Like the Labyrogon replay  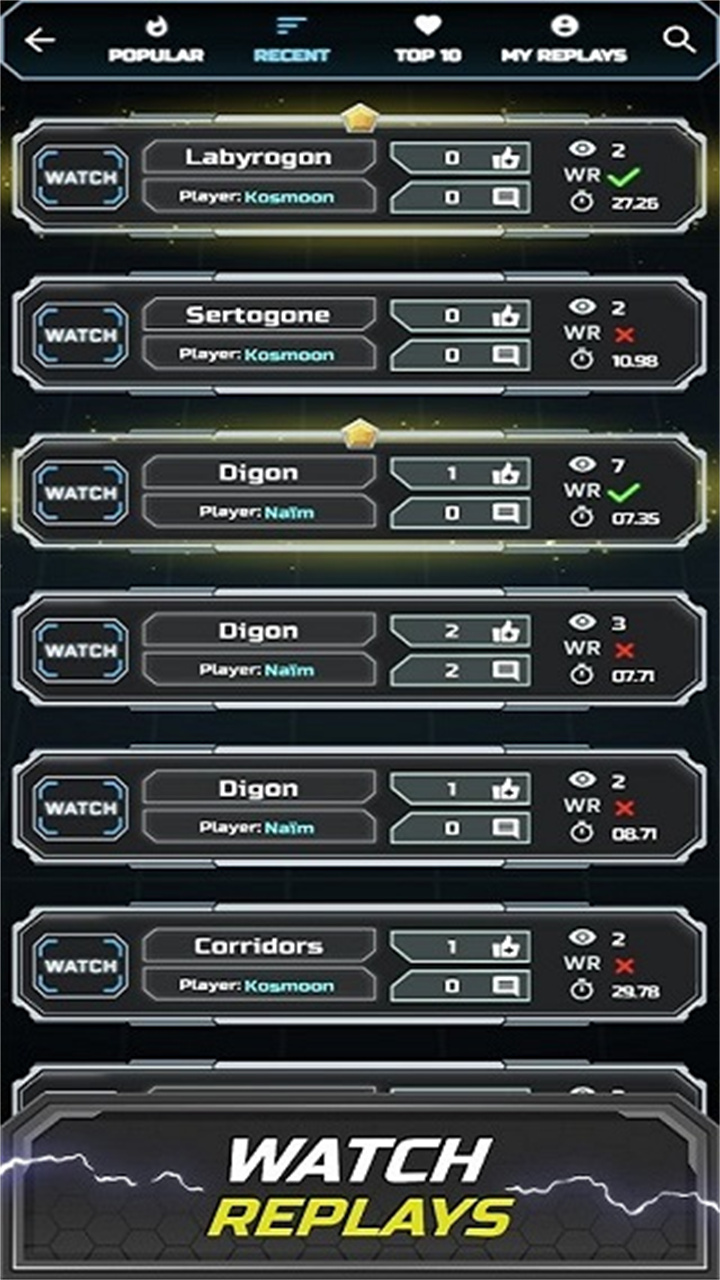[x=506, y=158]
